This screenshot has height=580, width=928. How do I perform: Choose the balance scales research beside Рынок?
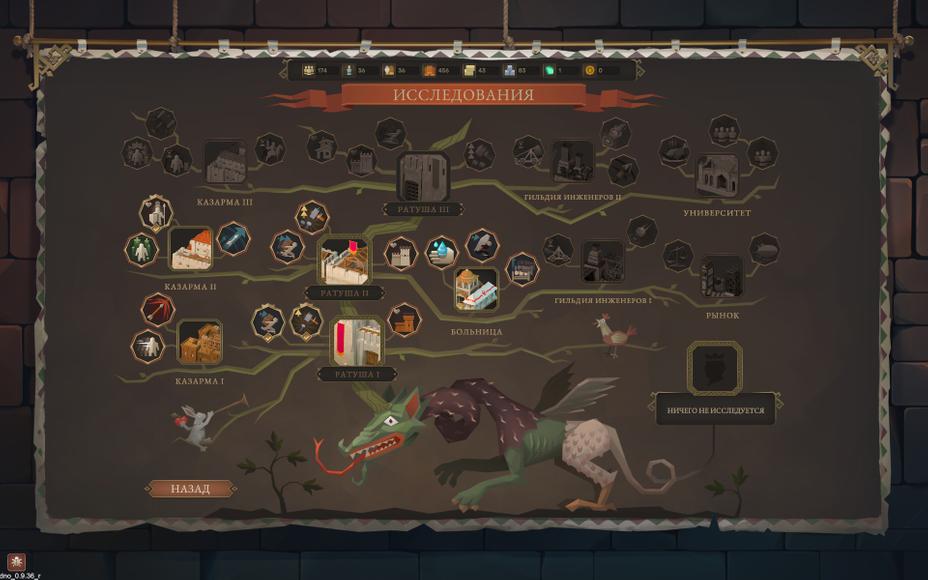(678, 255)
